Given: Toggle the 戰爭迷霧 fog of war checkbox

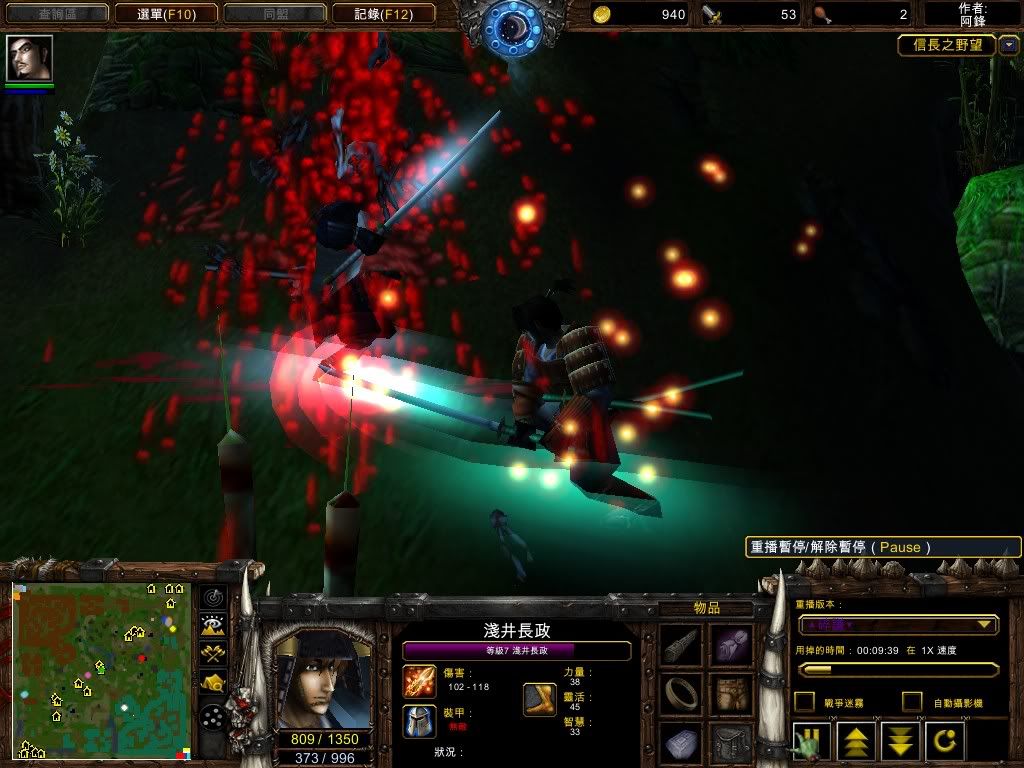Looking at the screenshot, I should (804, 702).
